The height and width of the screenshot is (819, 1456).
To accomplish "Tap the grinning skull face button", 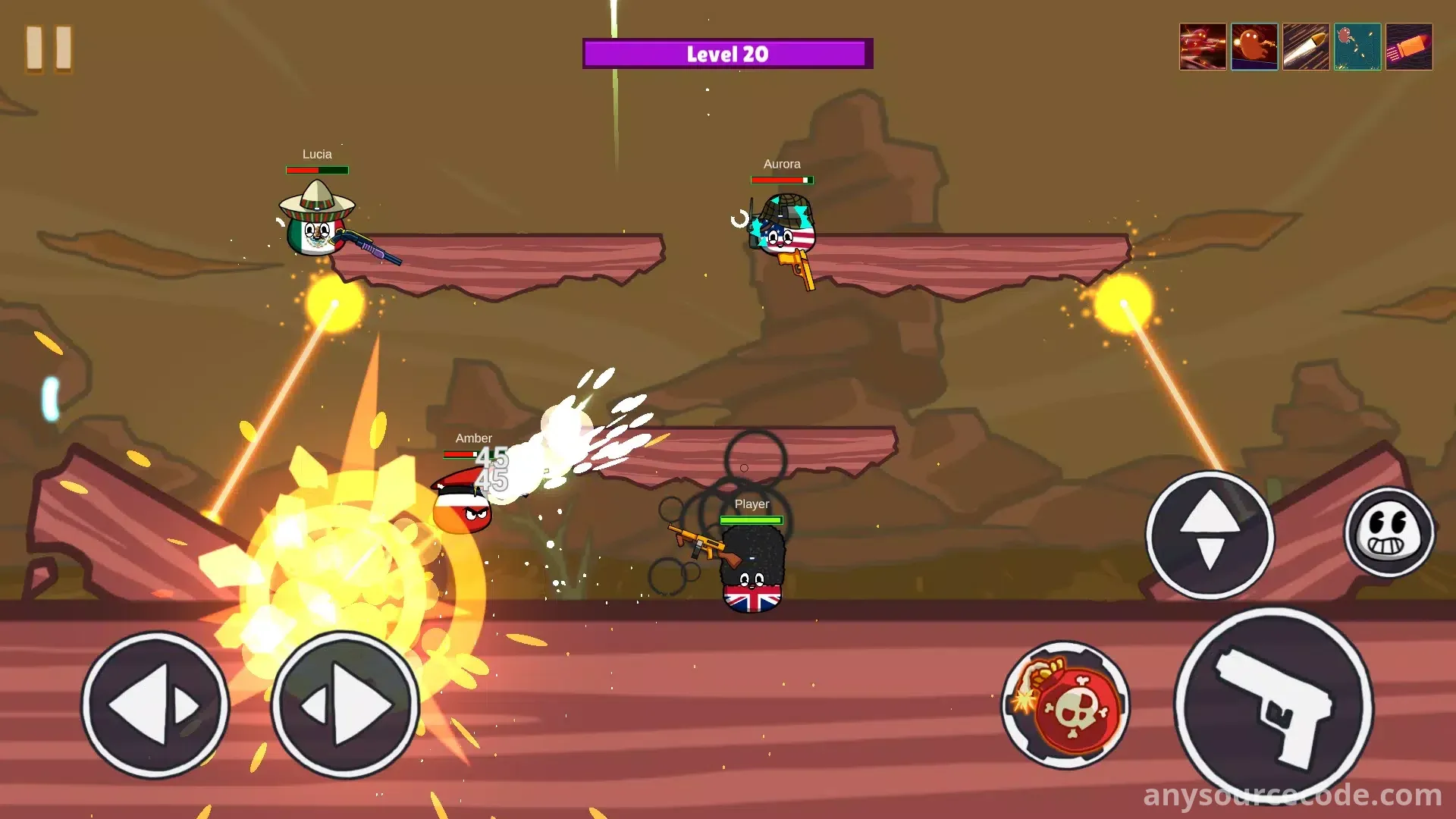I will pyautogui.click(x=1389, y=532).
